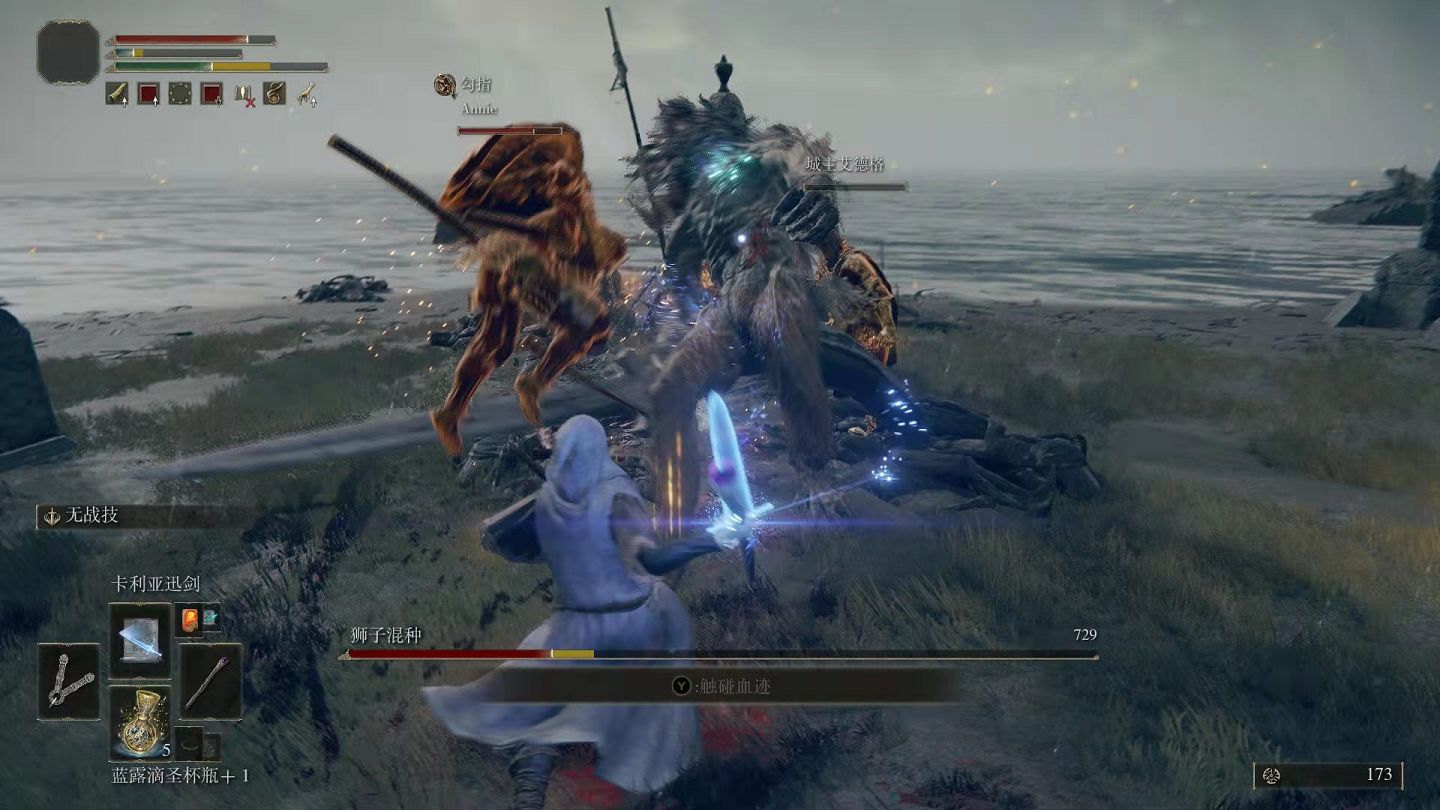The height and width of the screenshot is (810, 1440).
Task: Choose the staff in the right-hand weapon slot
Action: (210, 681)
